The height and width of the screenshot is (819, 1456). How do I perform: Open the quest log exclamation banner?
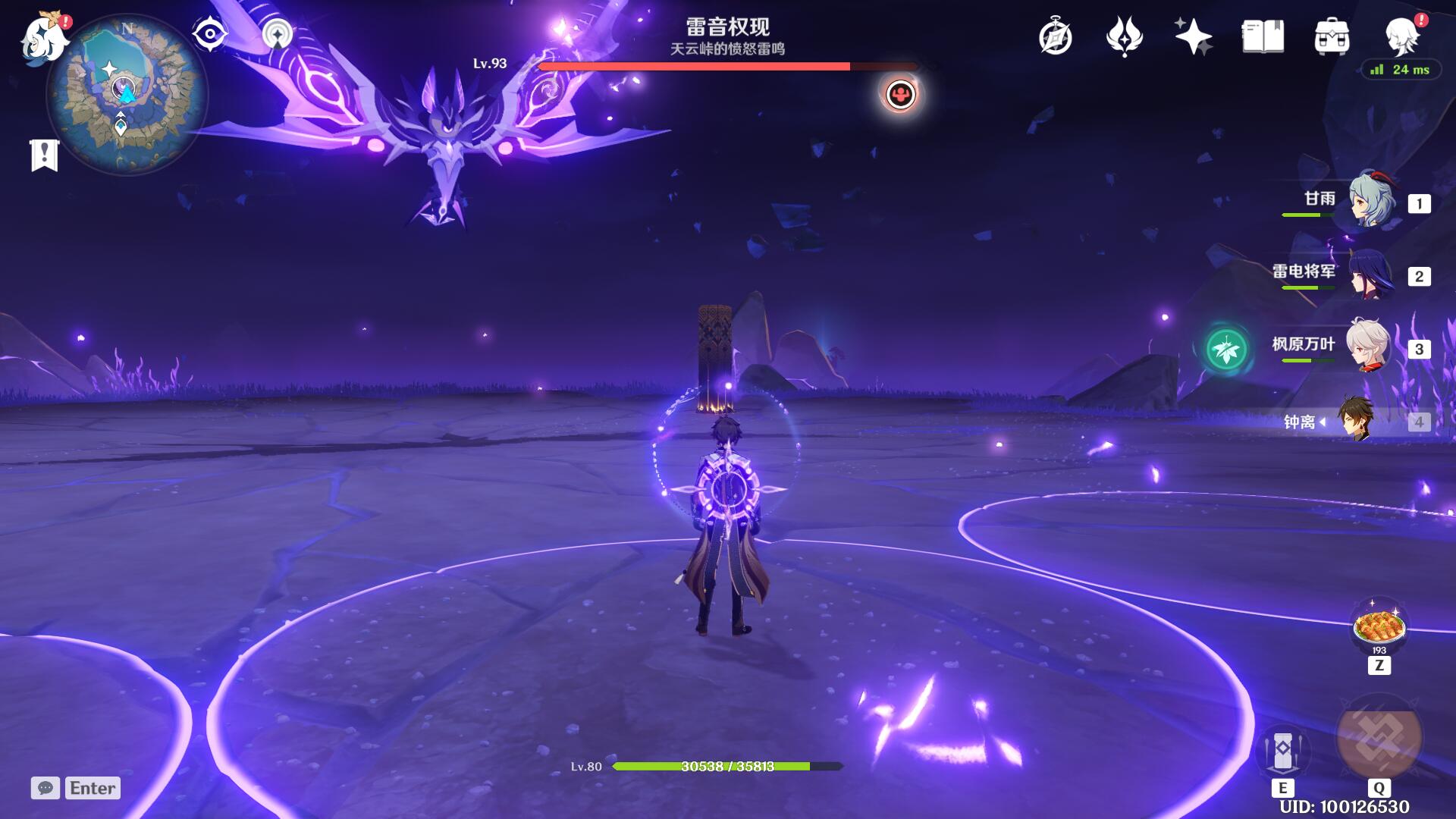point(44,155)
